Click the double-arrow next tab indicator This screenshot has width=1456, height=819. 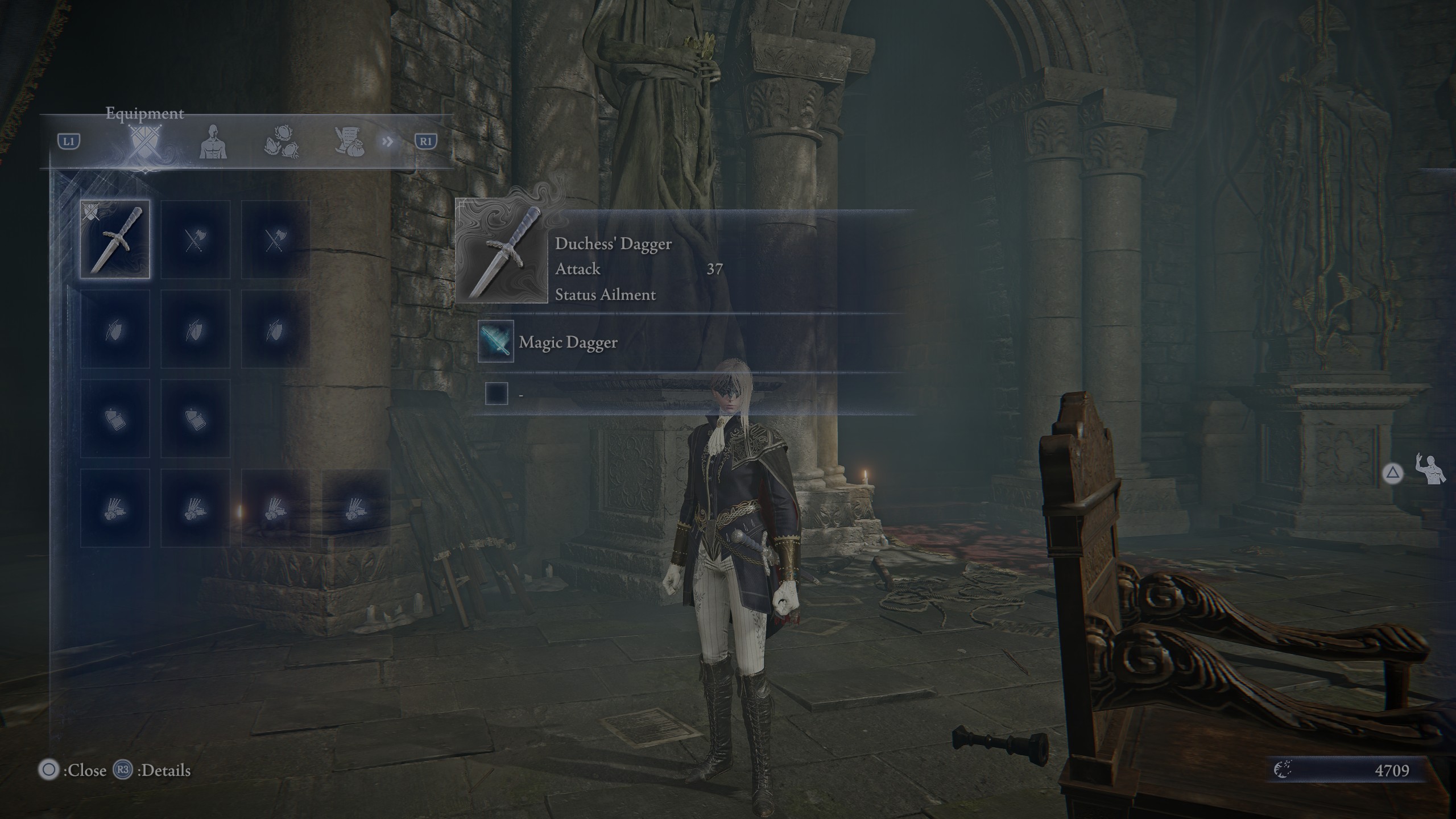coord(388,141)
